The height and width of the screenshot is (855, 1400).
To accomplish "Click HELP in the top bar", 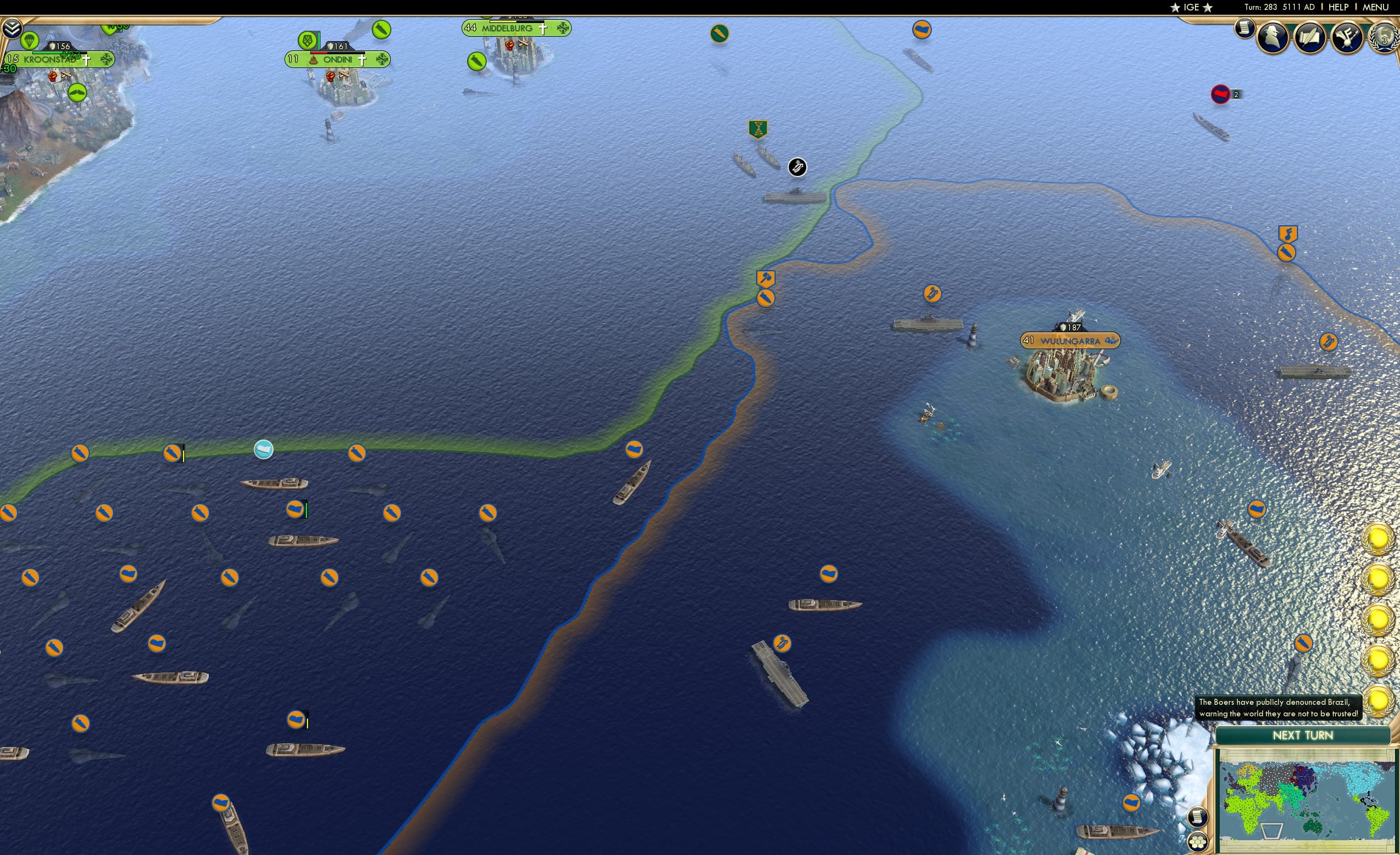I will pos(1339,7).
